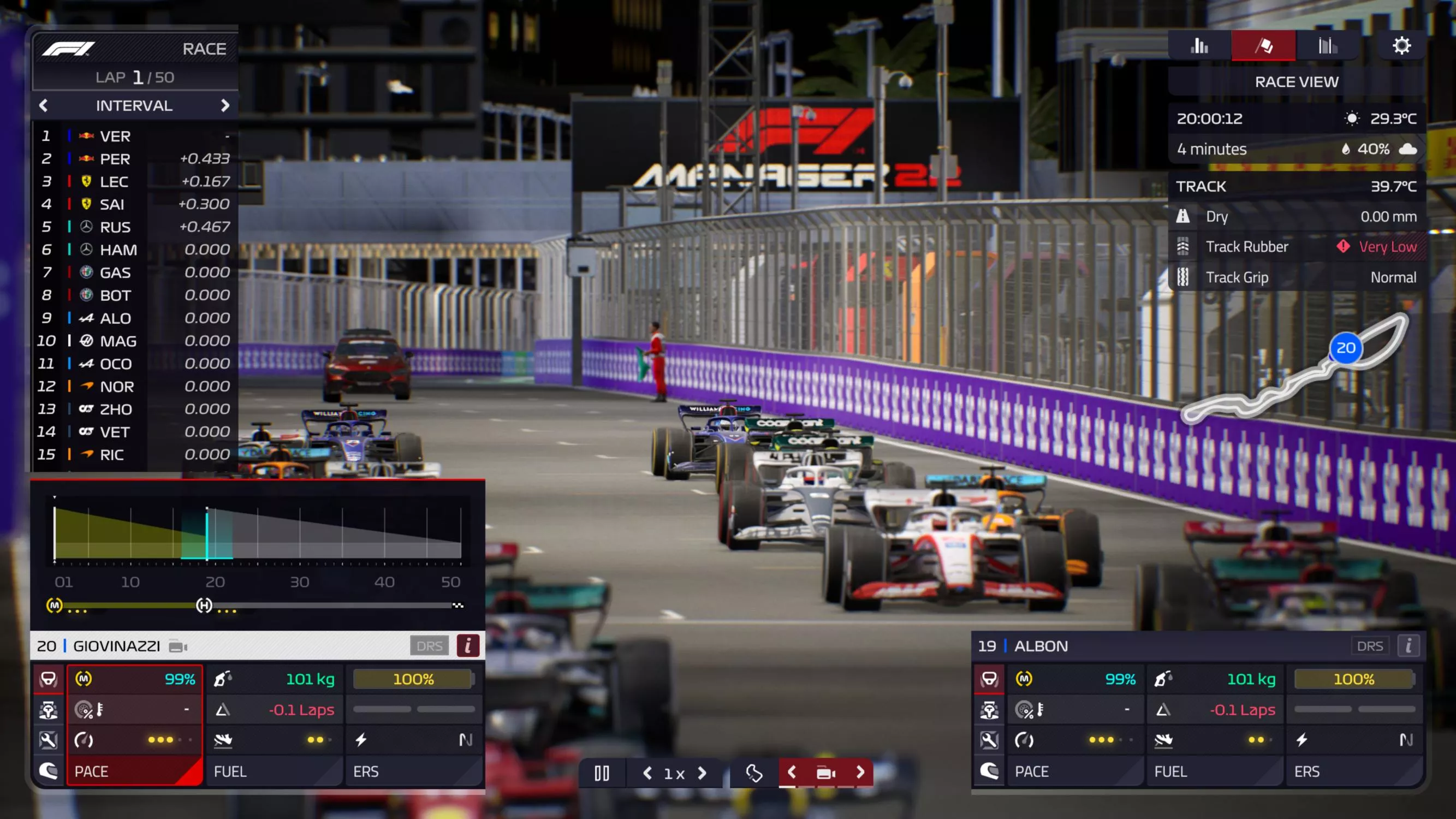Open the standings bar-chart panel
This screenshot has height=819, width=1456.
[1199, 46]
